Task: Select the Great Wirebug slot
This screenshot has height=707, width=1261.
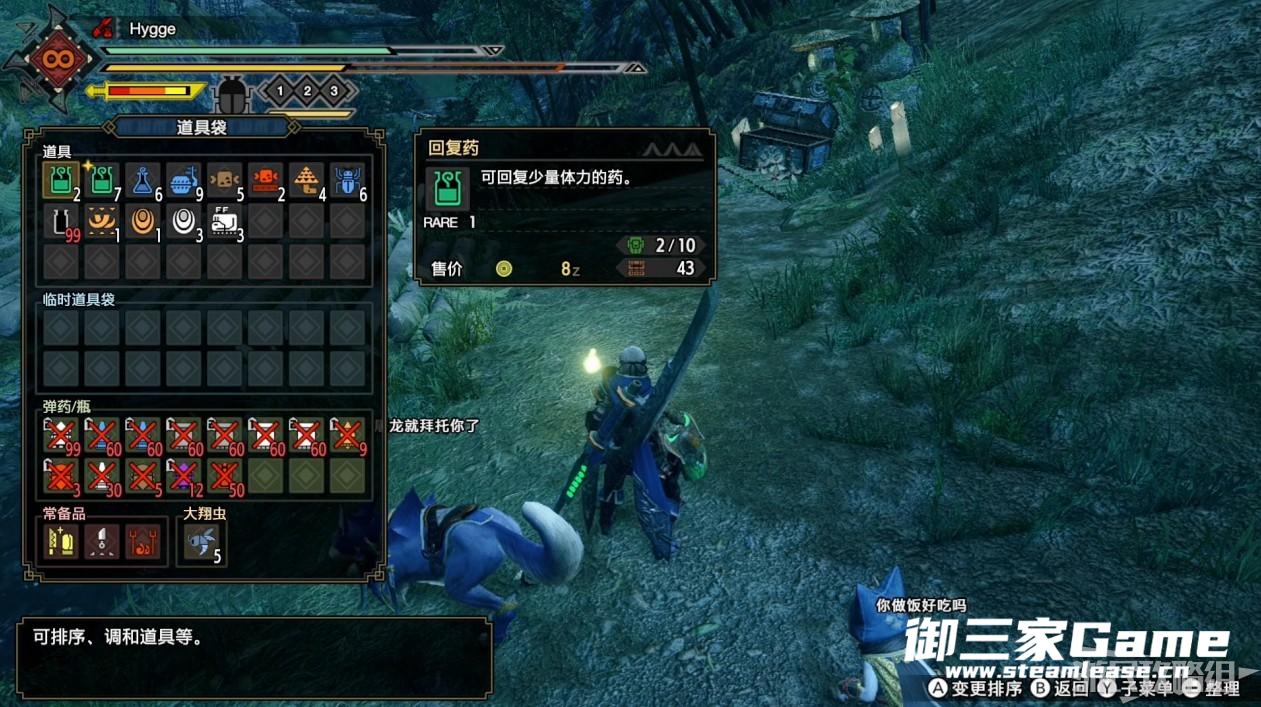Action: click(201, 542)
